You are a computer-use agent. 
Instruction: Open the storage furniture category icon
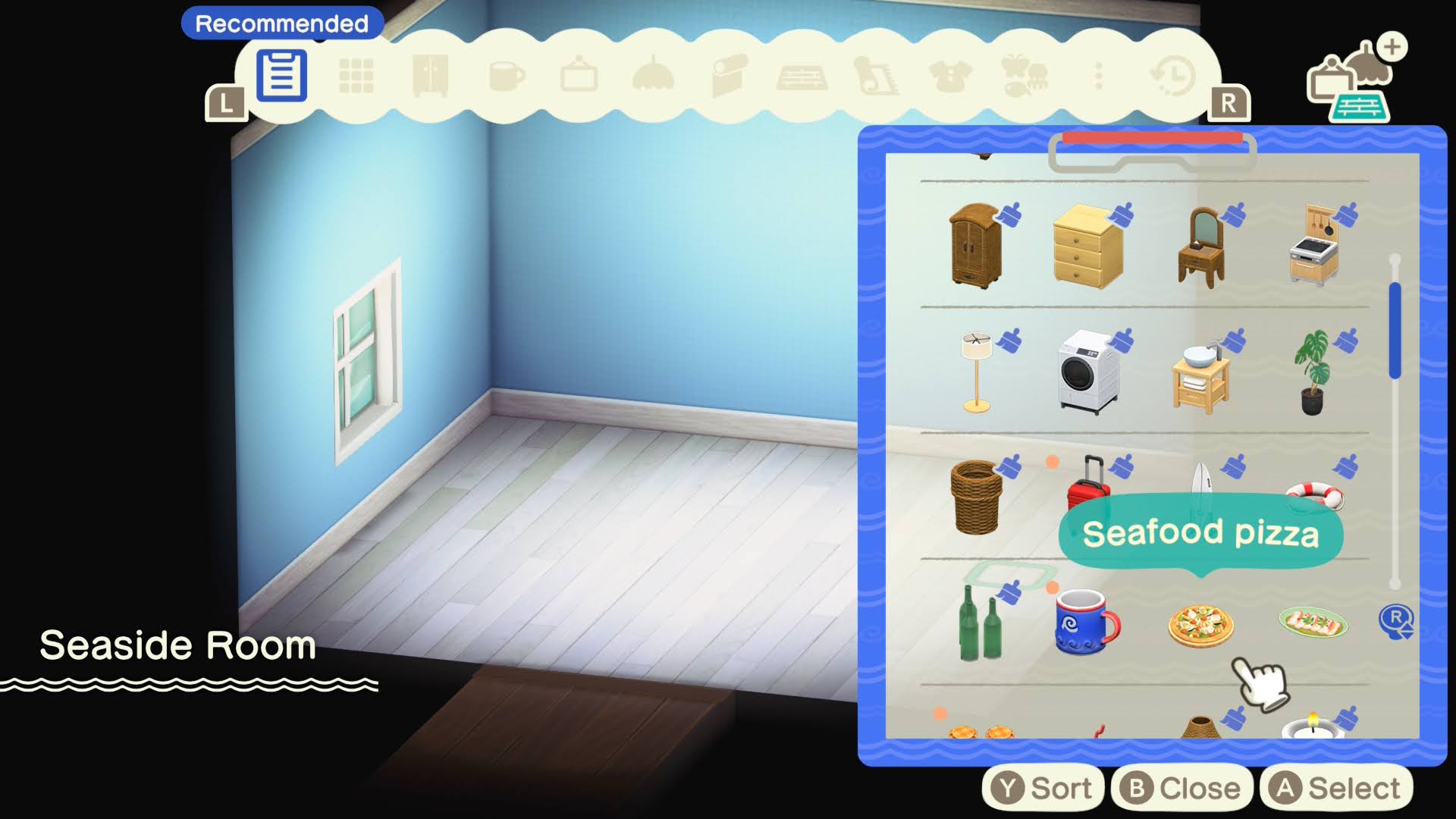coord(429,76)
